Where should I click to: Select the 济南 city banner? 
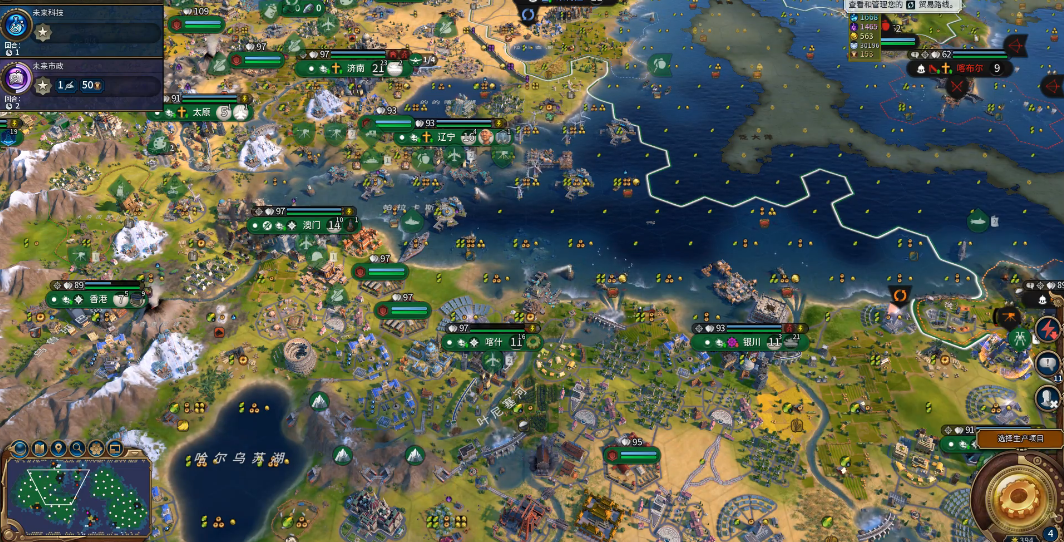click(x=357, y=69)
